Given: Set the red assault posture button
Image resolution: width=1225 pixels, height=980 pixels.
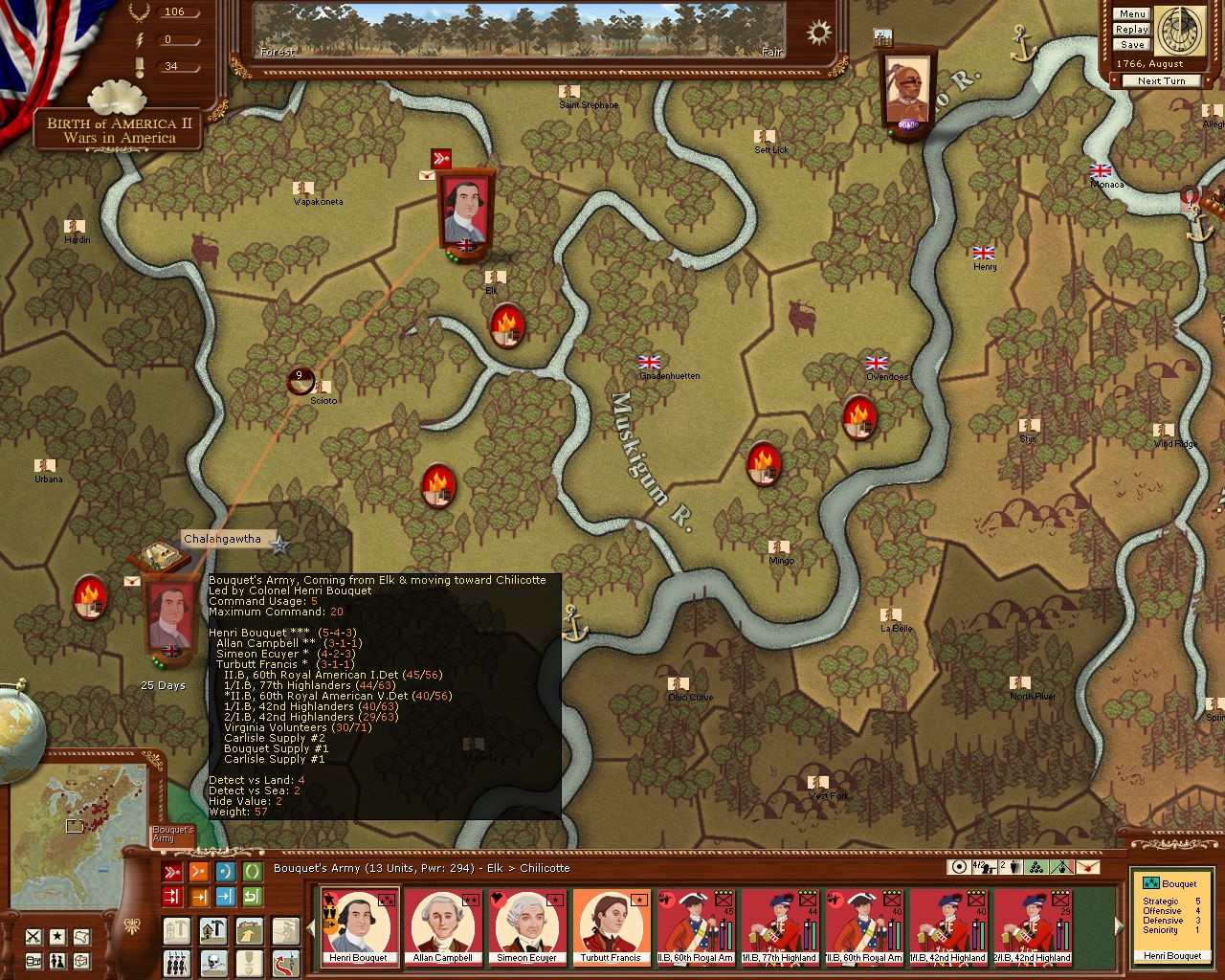Looking at the screenshot, I should point(172,872).
